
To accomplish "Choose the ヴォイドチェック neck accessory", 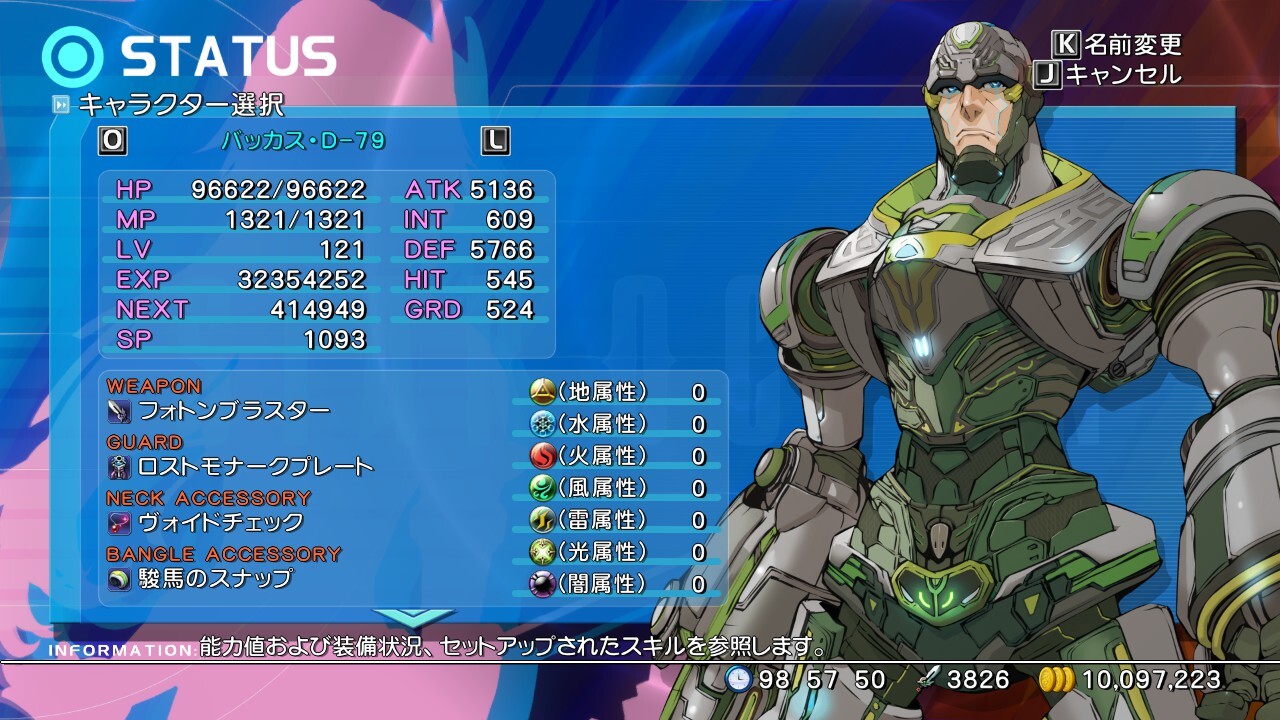I will [x=220, y=522].
